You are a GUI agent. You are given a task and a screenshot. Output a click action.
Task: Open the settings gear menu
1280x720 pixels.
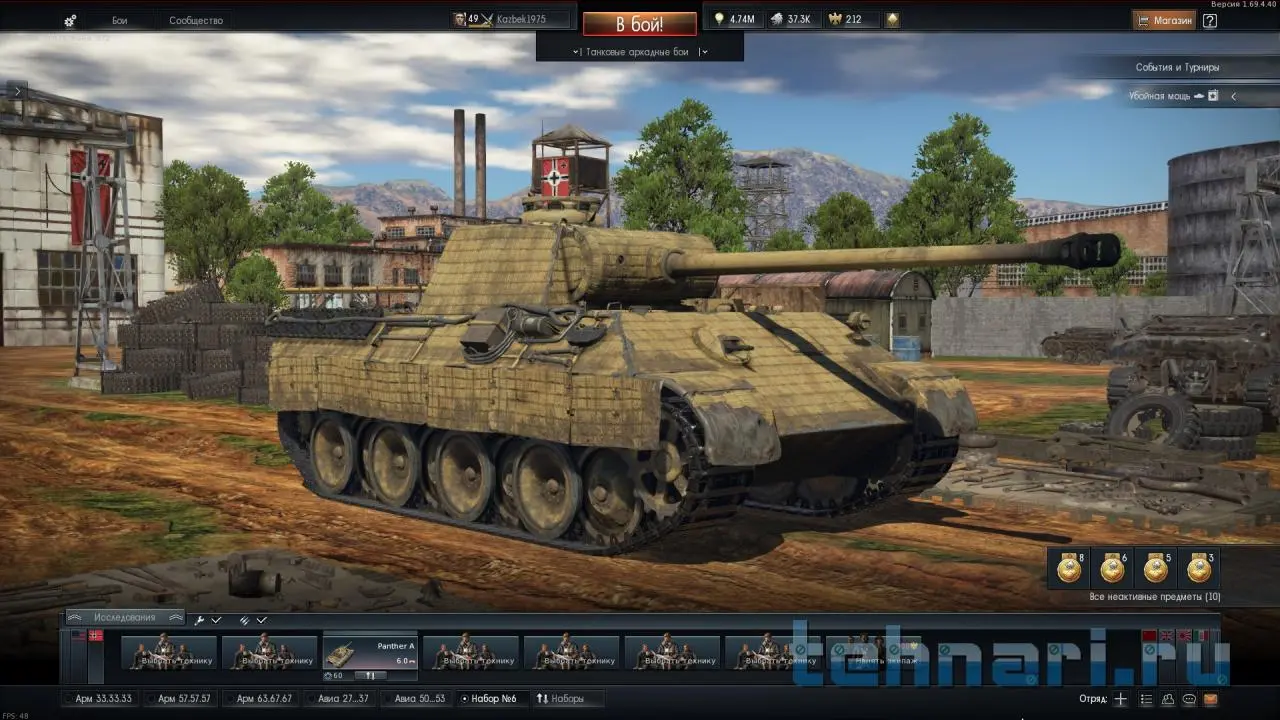(70, 21)
